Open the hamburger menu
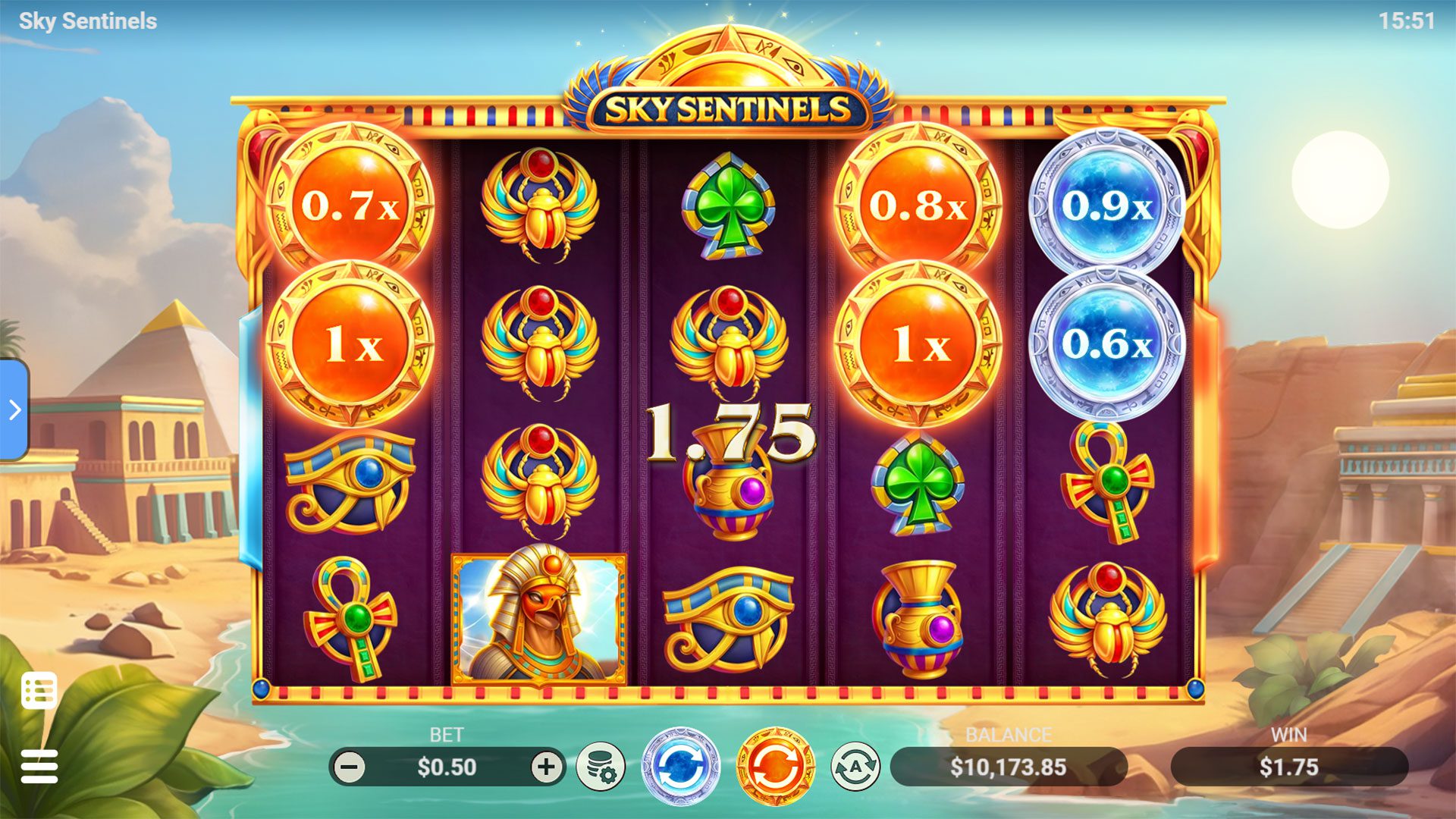1456x819 pixels. pyautogui.click(x=39, y=767)
